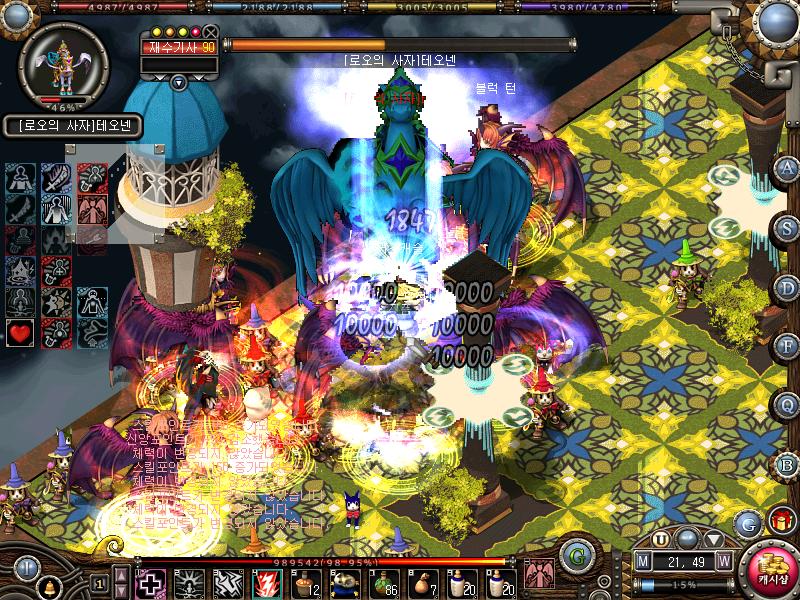Open the map with the M button
The height and width of the screenshot is (600, 800).
click(643, 561)
